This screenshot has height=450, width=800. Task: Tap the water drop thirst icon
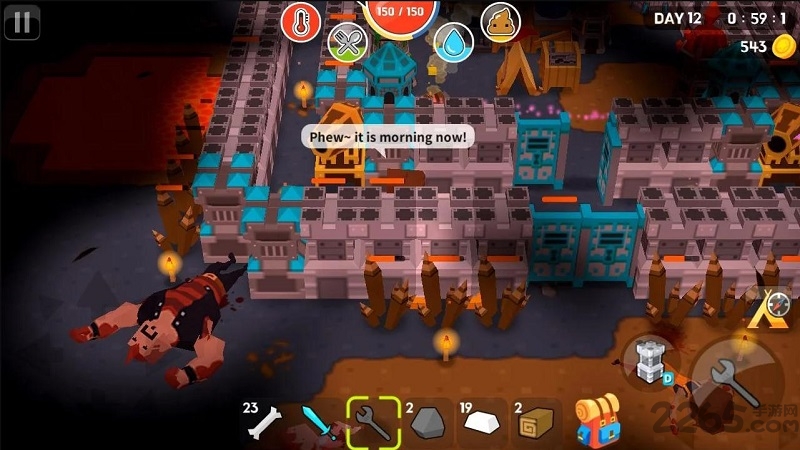(454, 42)
